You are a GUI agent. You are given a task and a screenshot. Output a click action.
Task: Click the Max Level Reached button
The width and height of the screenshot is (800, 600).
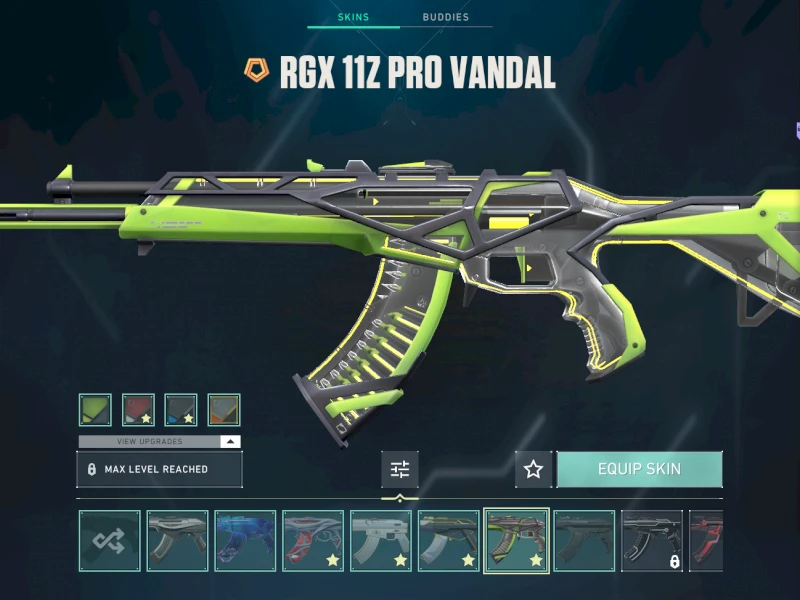coord(160,469)
